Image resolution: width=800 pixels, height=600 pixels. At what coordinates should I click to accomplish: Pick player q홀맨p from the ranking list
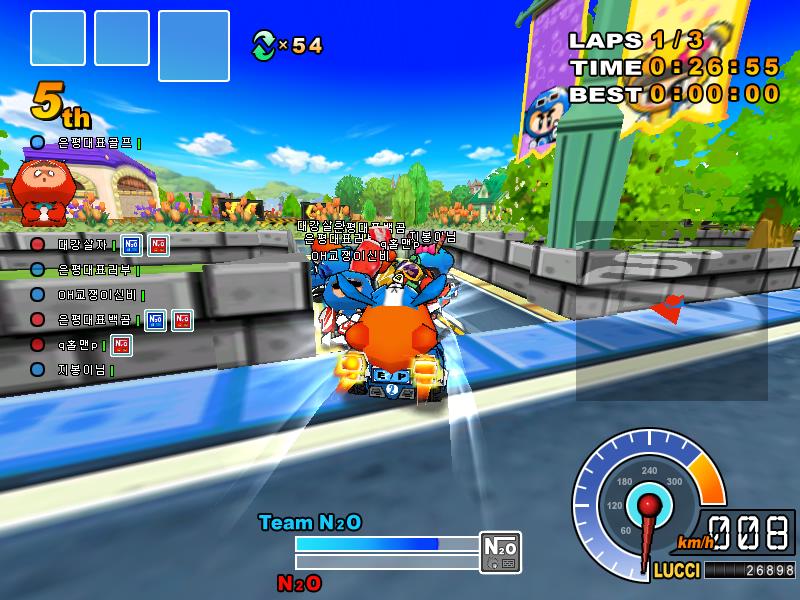click(x=82, y=345)
